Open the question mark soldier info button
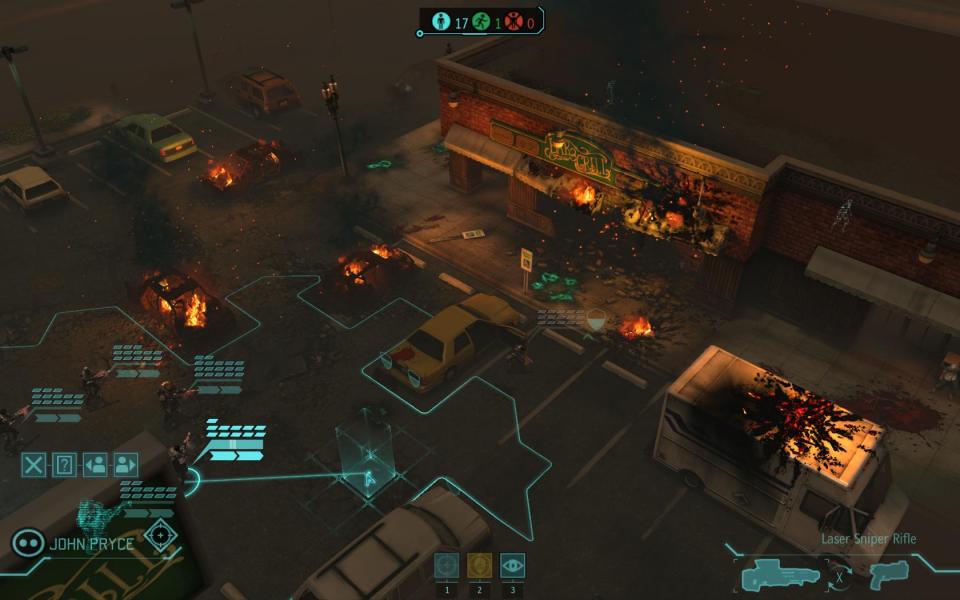Image resolution: width=960 pixels, height=600 pixels. point(64,464)
